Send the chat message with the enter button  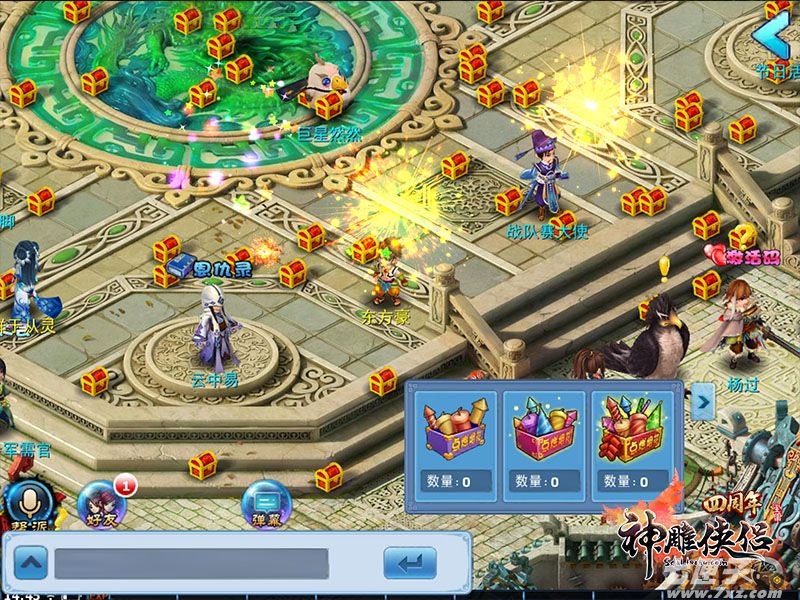[410, 564]
